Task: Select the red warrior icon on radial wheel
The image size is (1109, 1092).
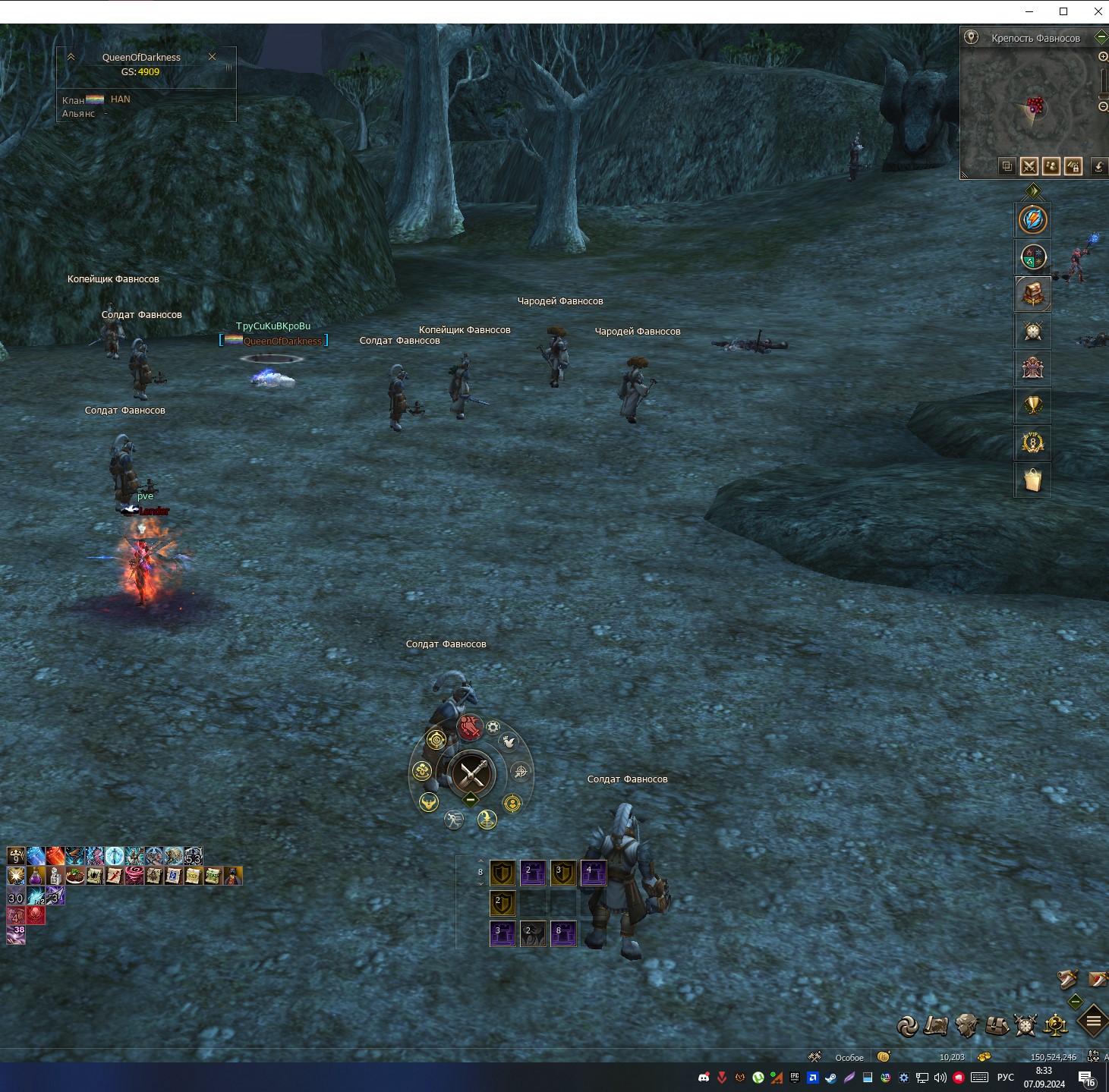Action: click(470, 728)
